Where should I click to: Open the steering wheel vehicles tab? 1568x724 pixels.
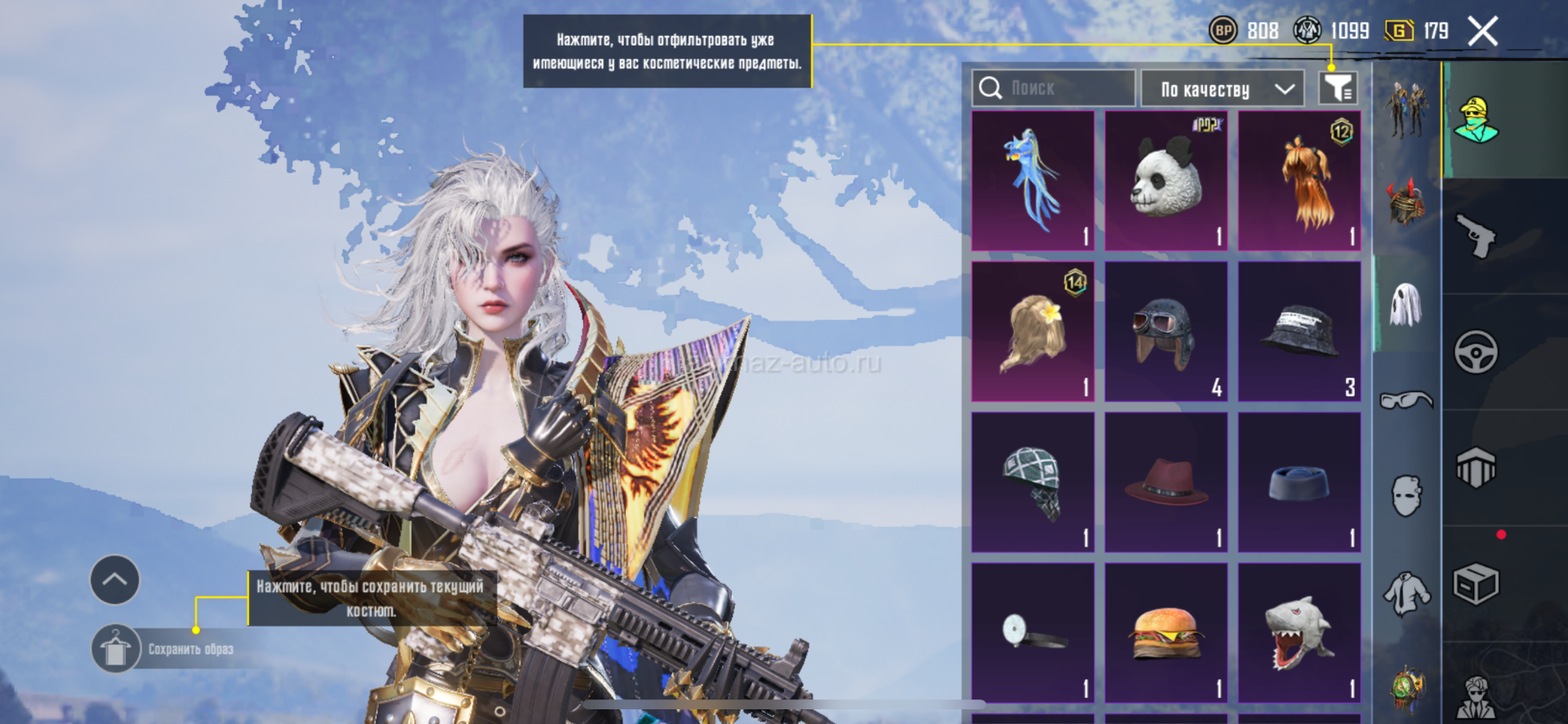pos(1477,352)
